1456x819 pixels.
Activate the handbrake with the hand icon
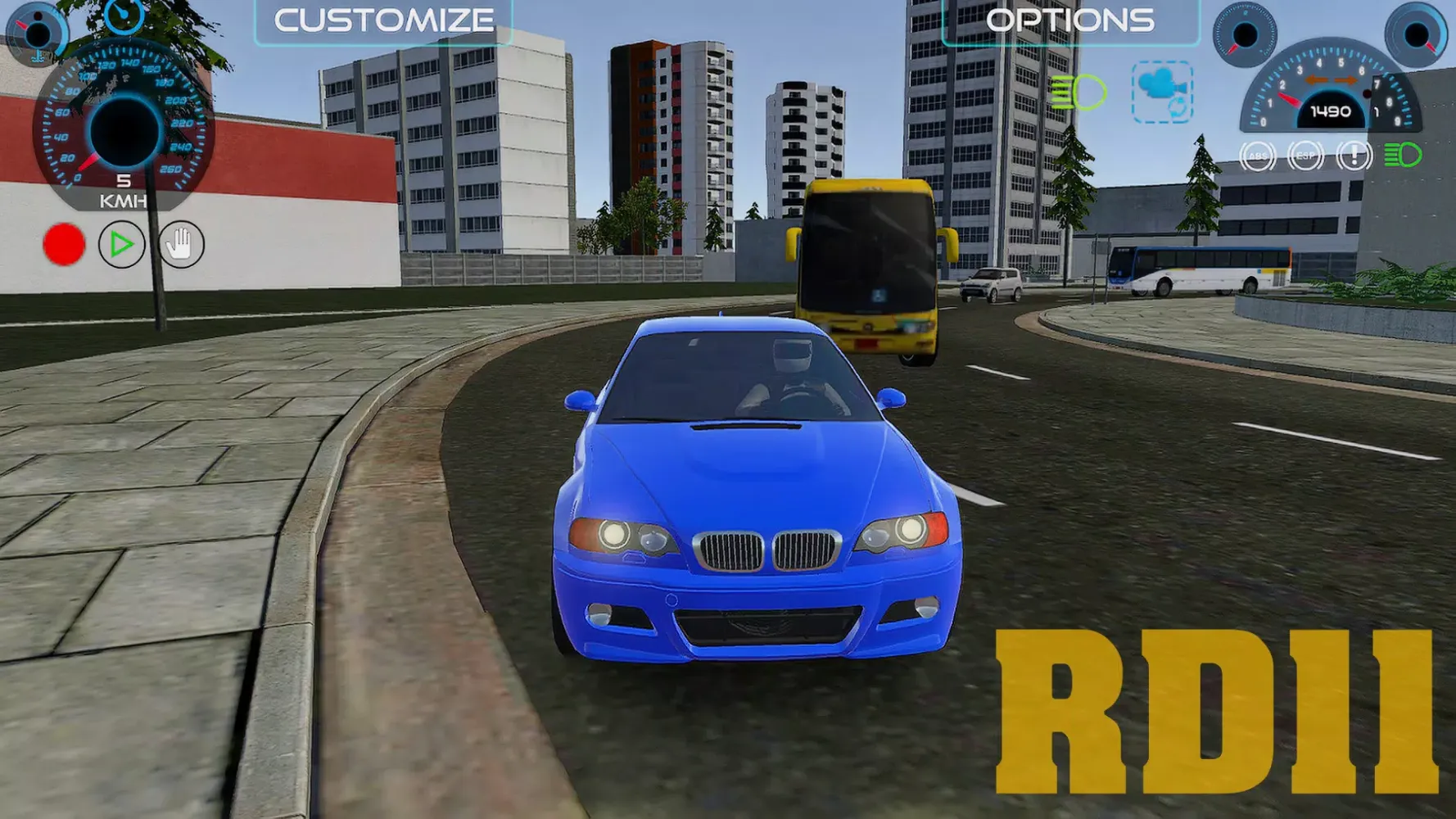(180, 244)
